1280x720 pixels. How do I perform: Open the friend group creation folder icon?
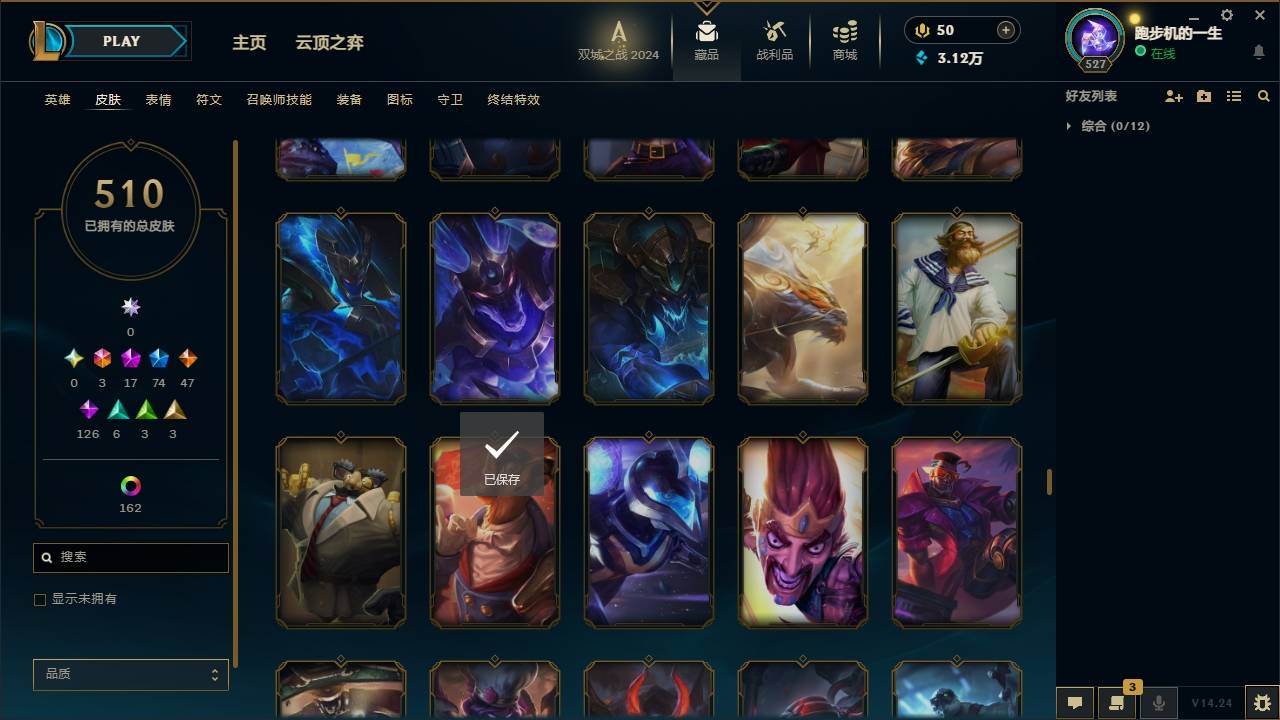[x=1203, y=96]
